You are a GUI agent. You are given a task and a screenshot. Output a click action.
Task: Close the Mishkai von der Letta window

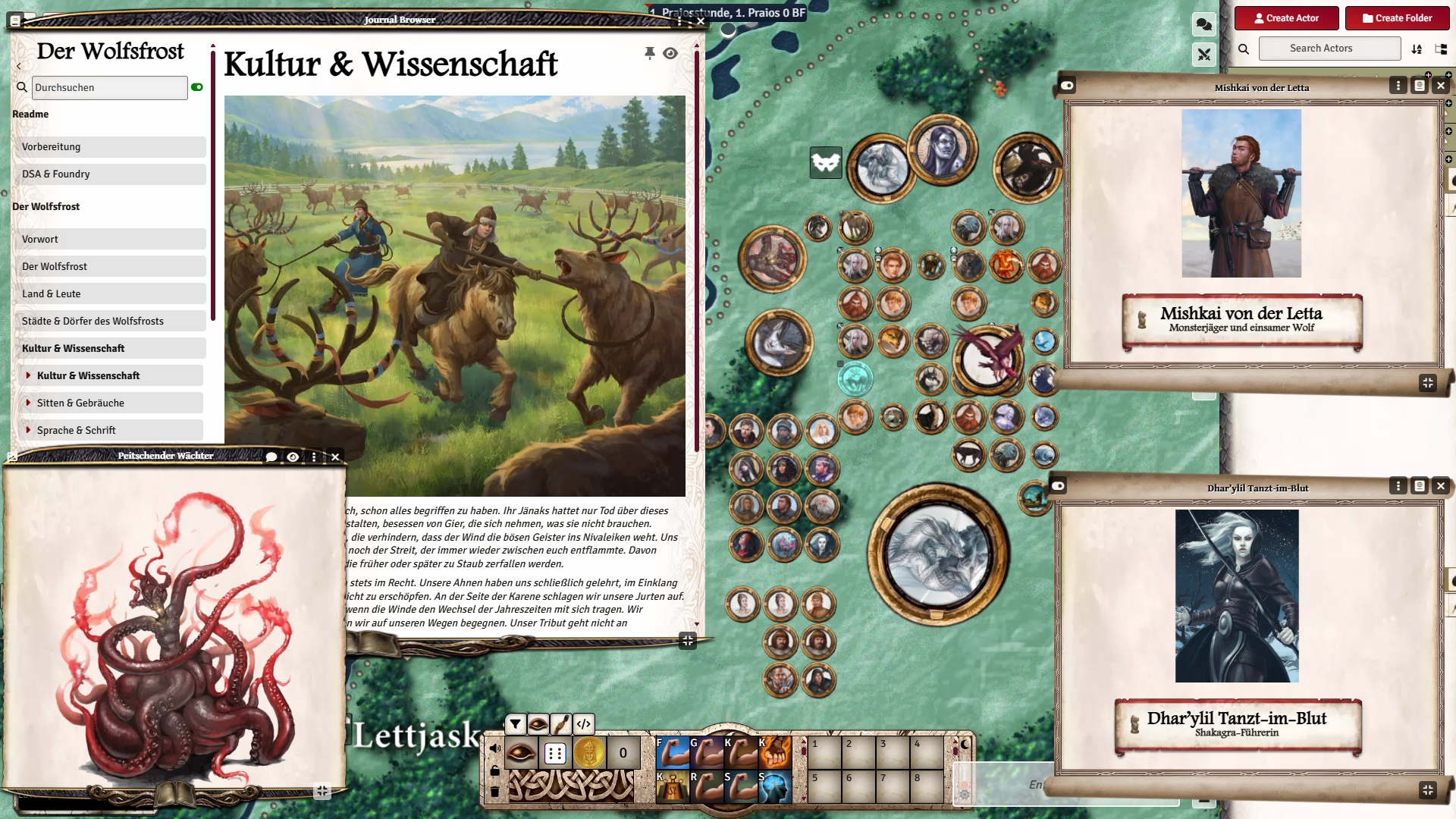[x=1441, y=86]
